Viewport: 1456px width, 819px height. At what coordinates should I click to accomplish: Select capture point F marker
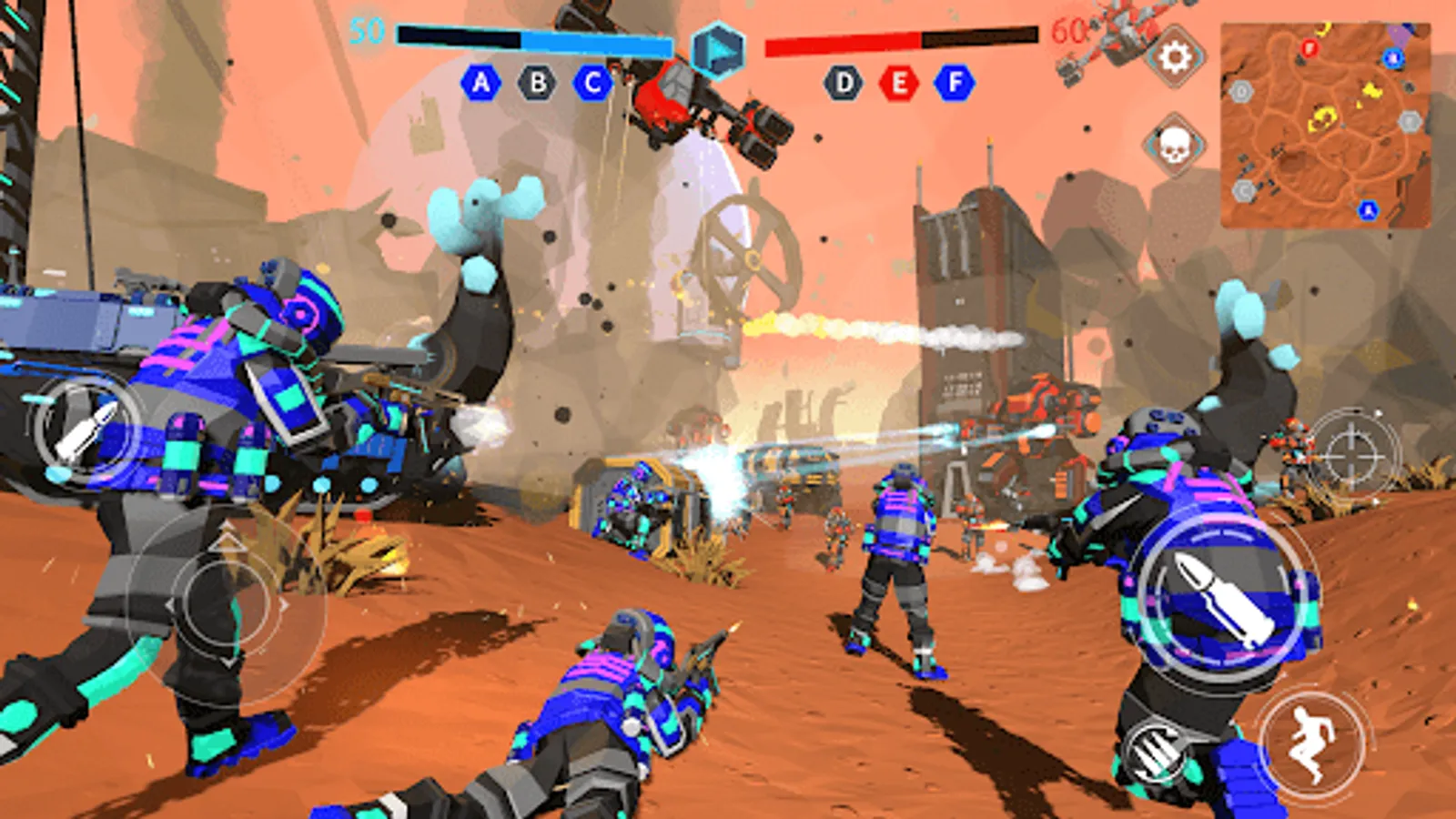(x=955, y=84)
